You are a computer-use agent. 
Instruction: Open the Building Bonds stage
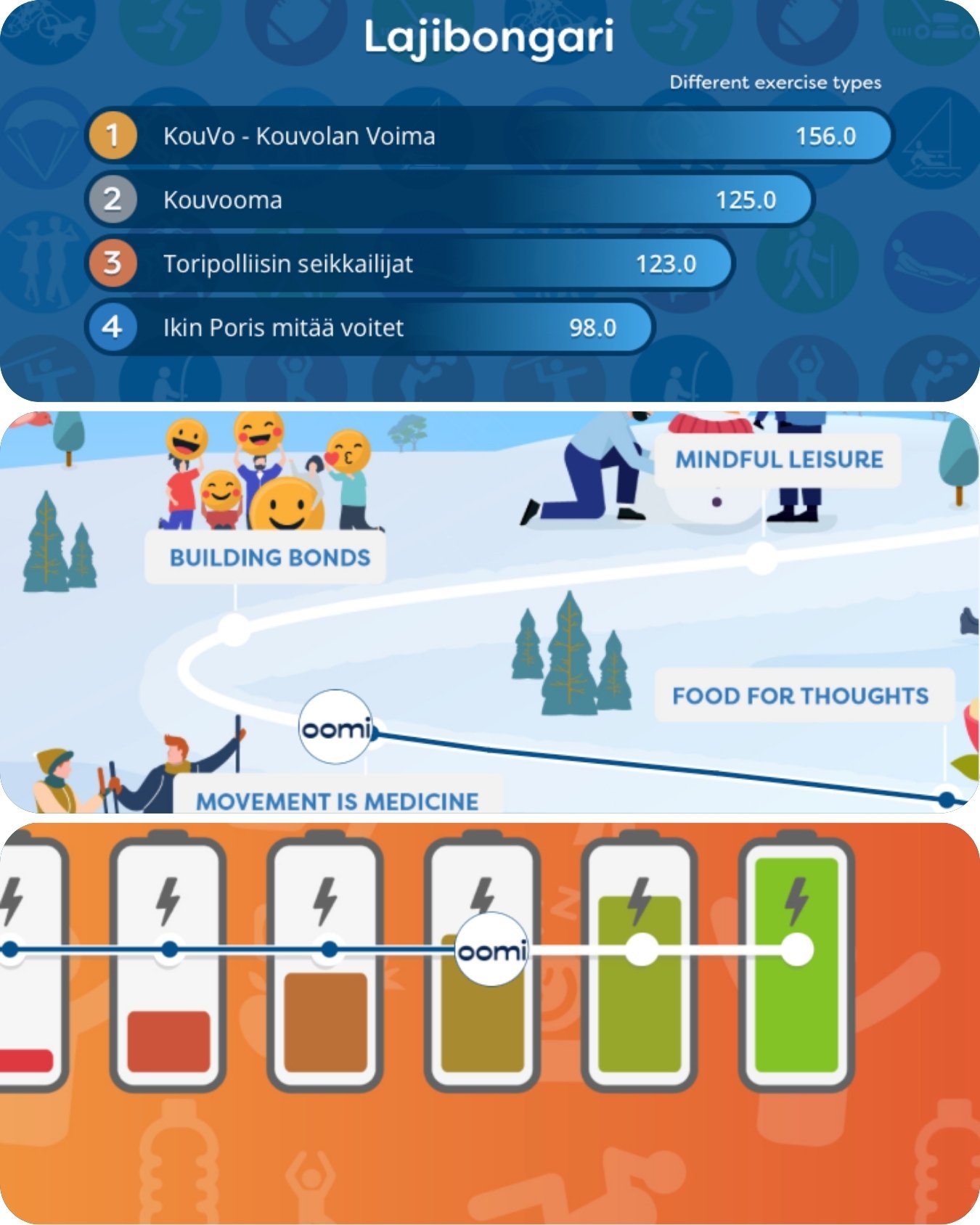coord(269,557)
